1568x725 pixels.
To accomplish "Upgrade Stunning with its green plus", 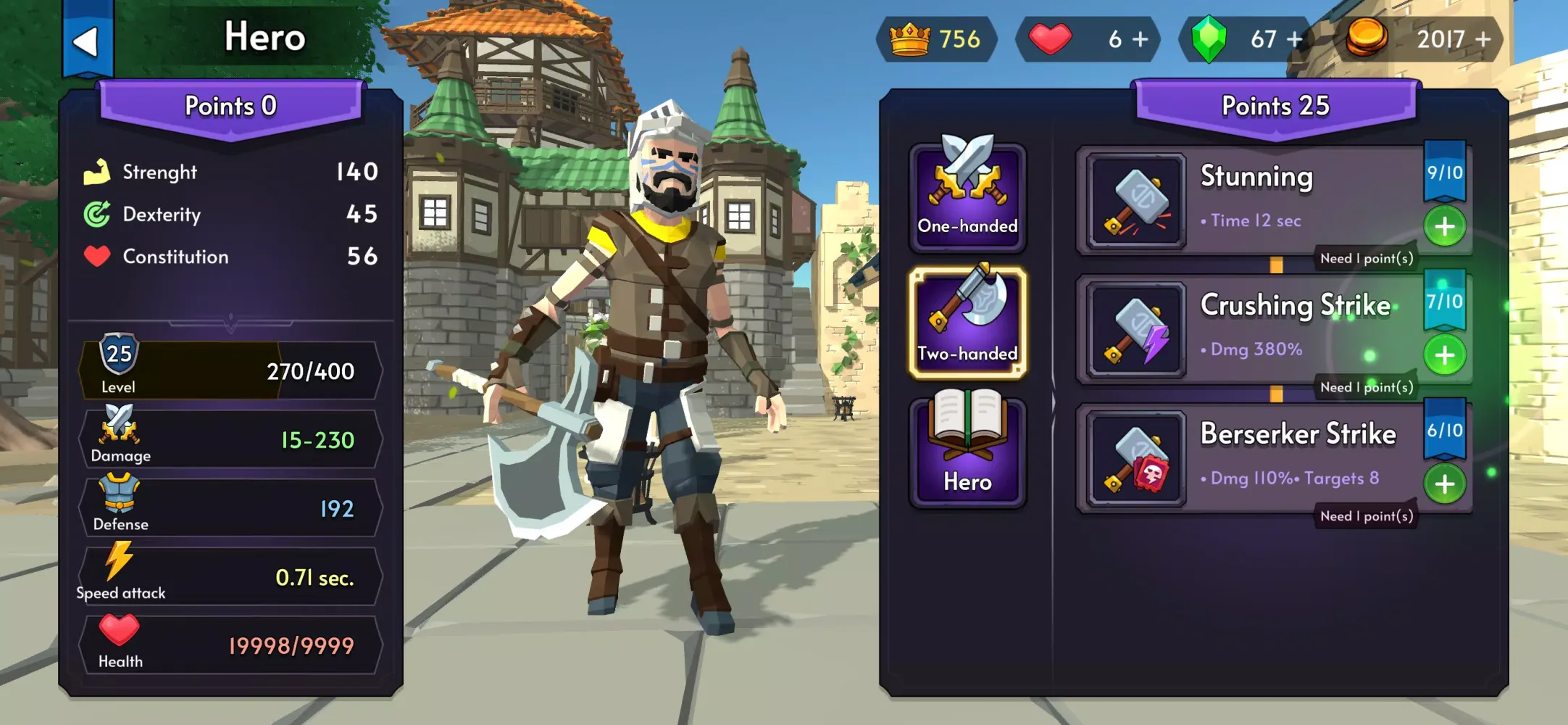I will [x=1445, y=226].
